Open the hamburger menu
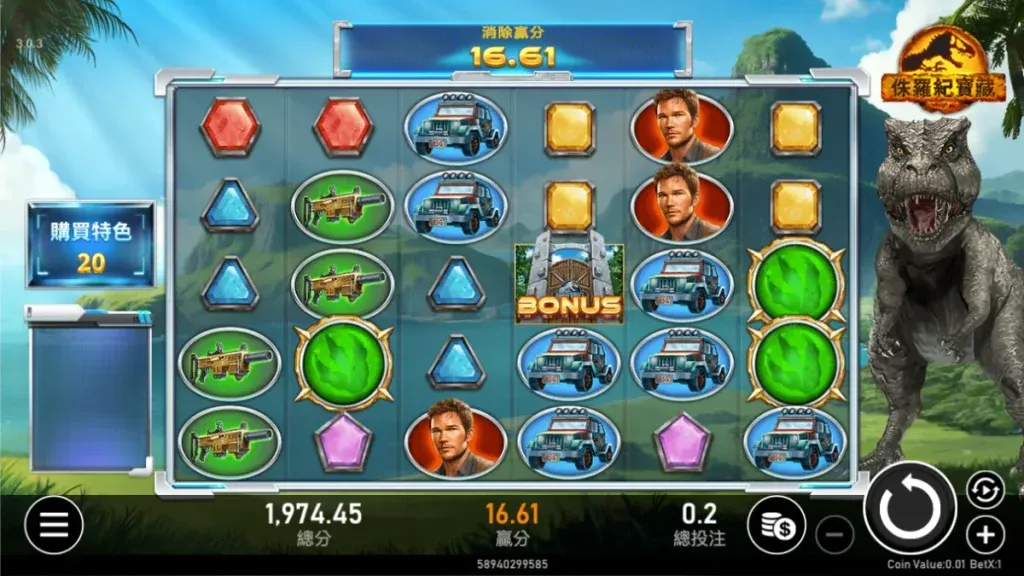 (x=53, y=525)
